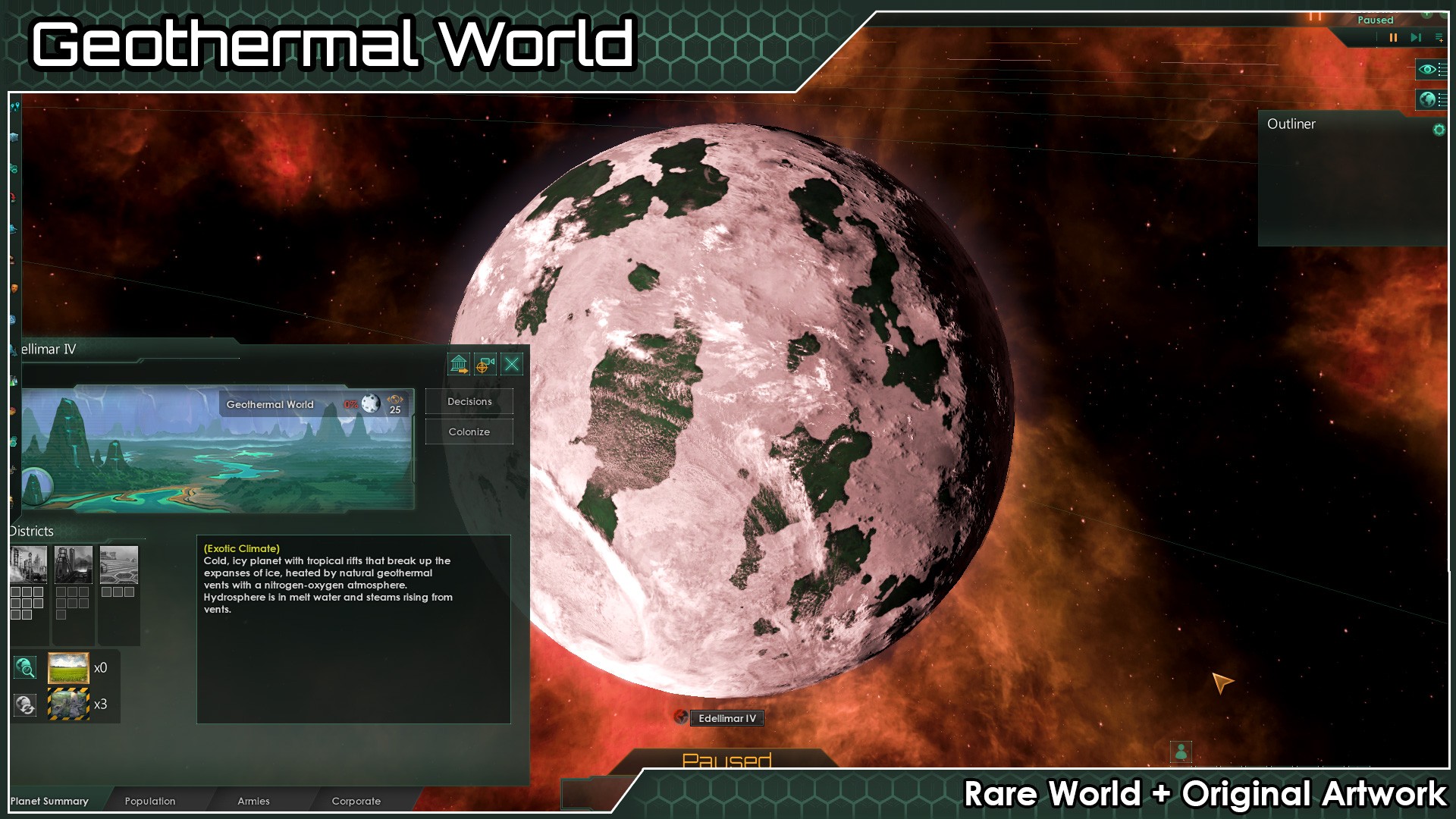Open the Outliner settings gear
The width and height of the screenshot is (1456, 819).
1439,130
